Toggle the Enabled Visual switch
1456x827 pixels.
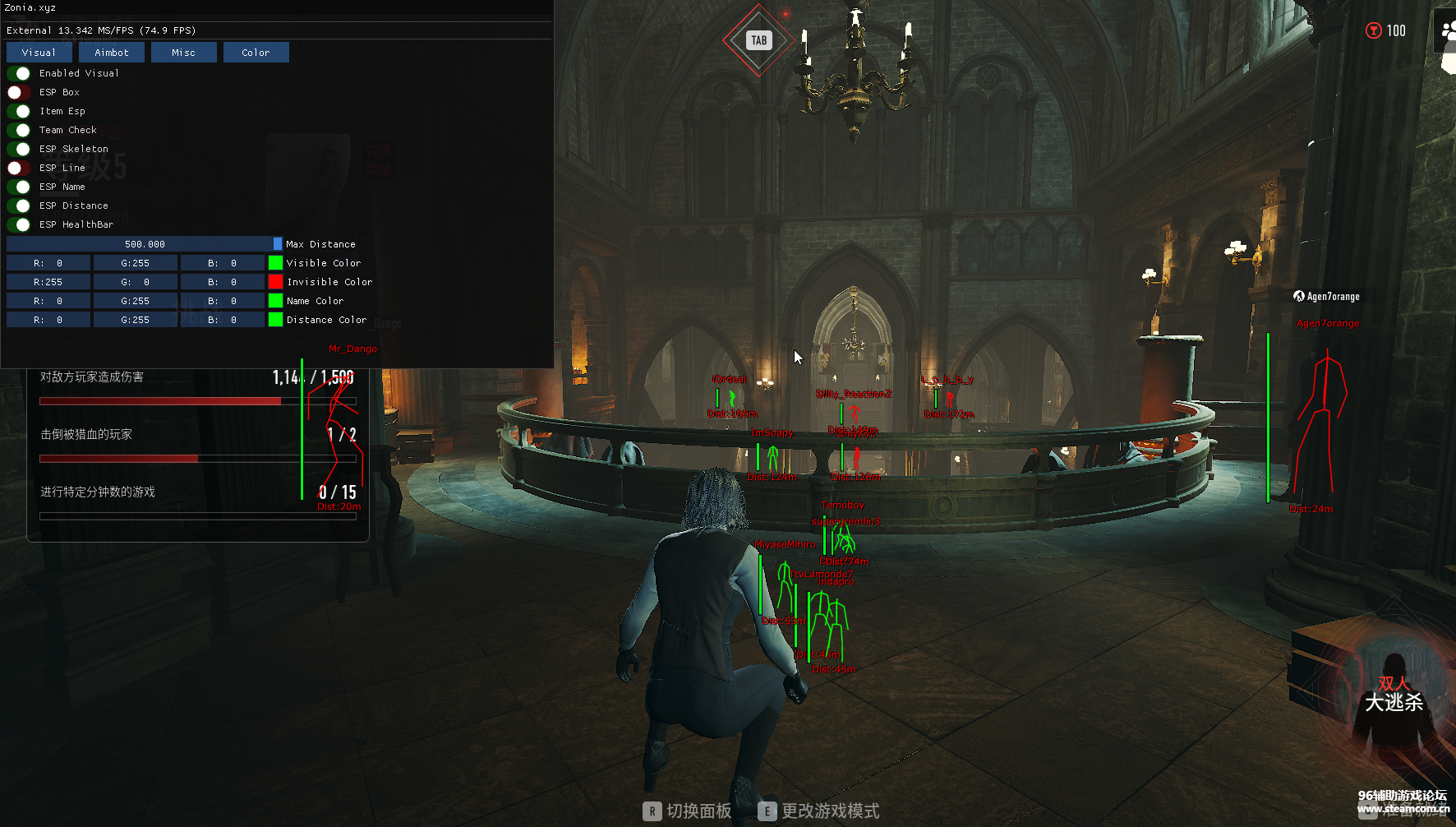[x=19, y=73]
